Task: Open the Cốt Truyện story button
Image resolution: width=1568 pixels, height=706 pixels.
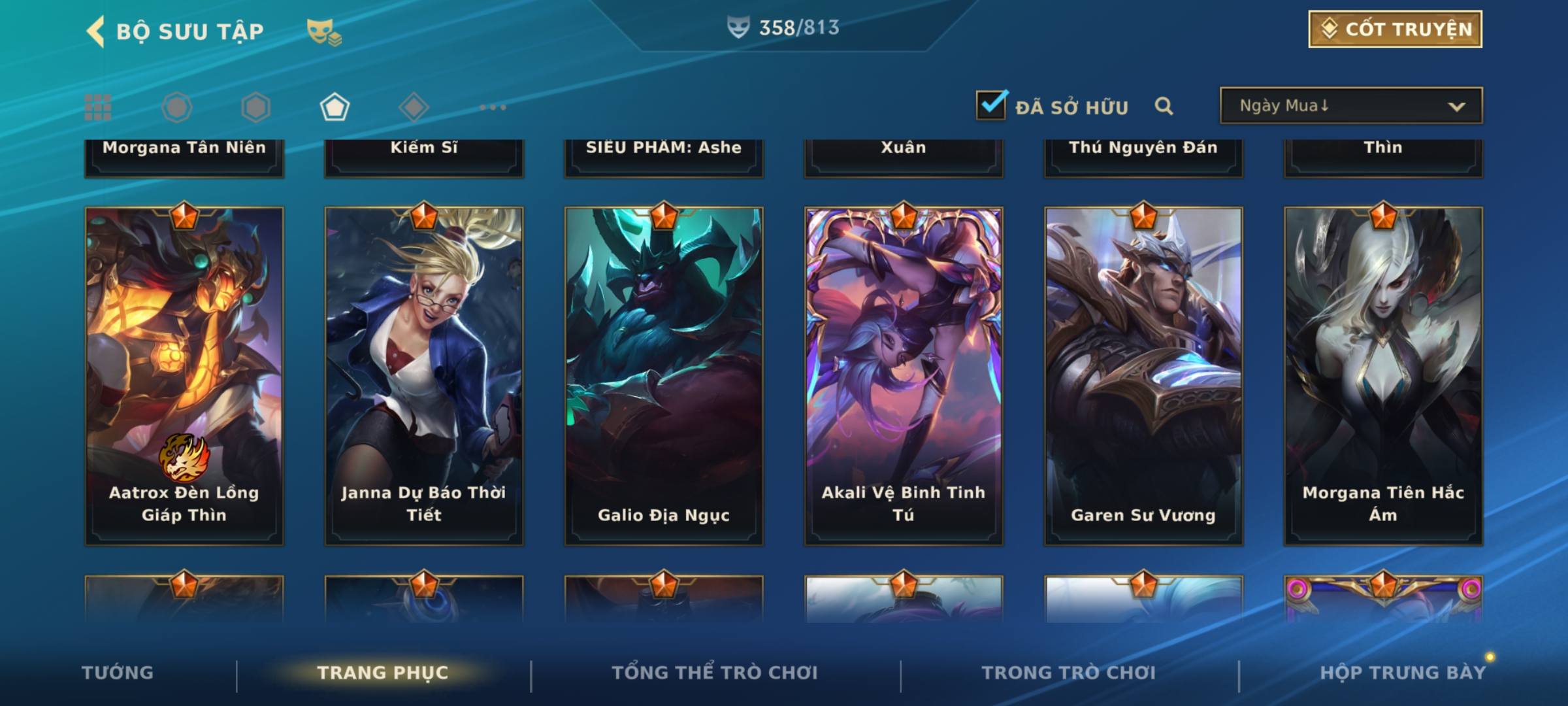Action: [1395, 29]
